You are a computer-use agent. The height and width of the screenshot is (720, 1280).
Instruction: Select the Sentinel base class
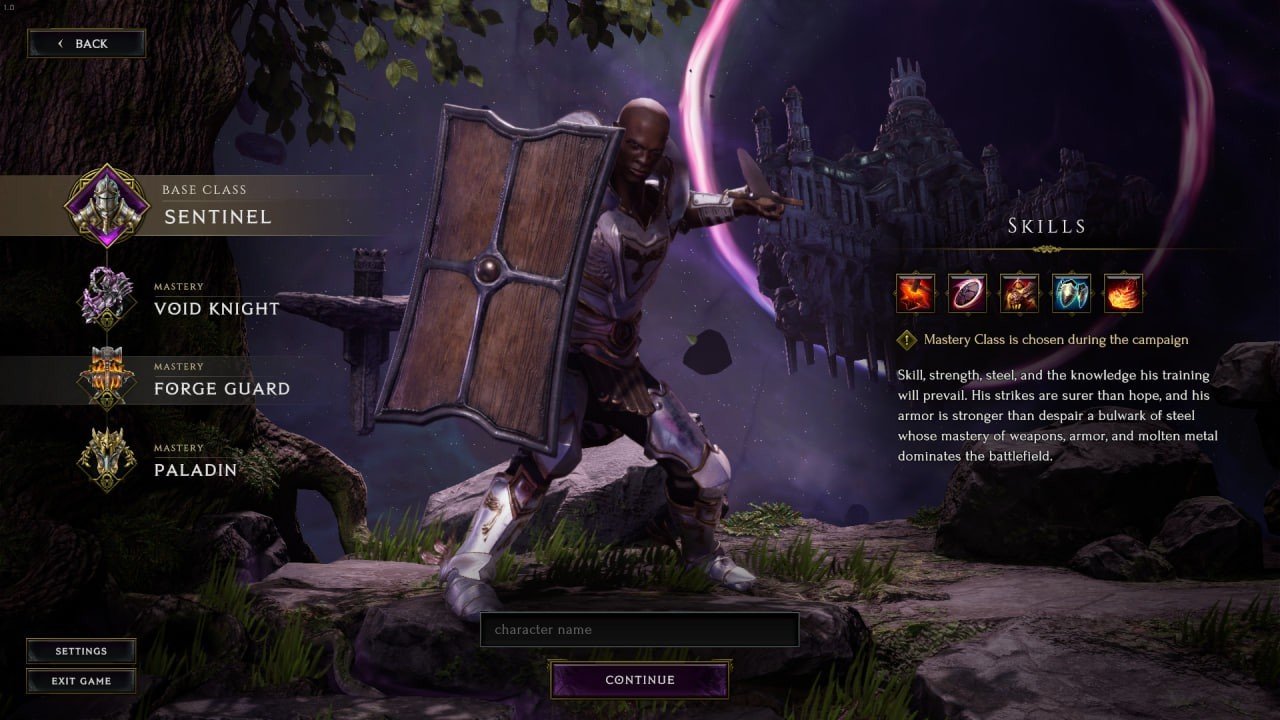point(216,206)
